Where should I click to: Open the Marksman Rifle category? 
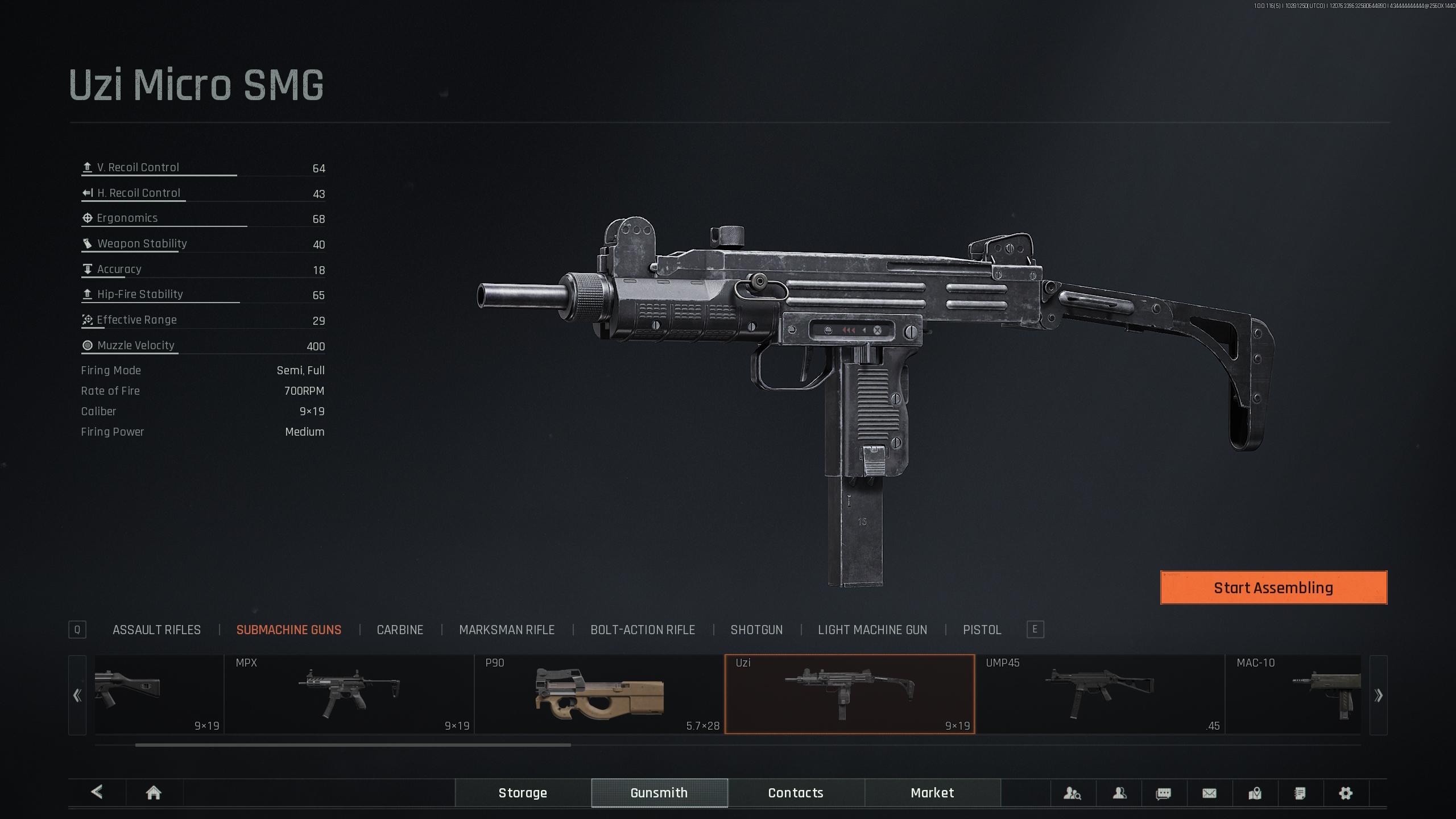click(506, 630)
